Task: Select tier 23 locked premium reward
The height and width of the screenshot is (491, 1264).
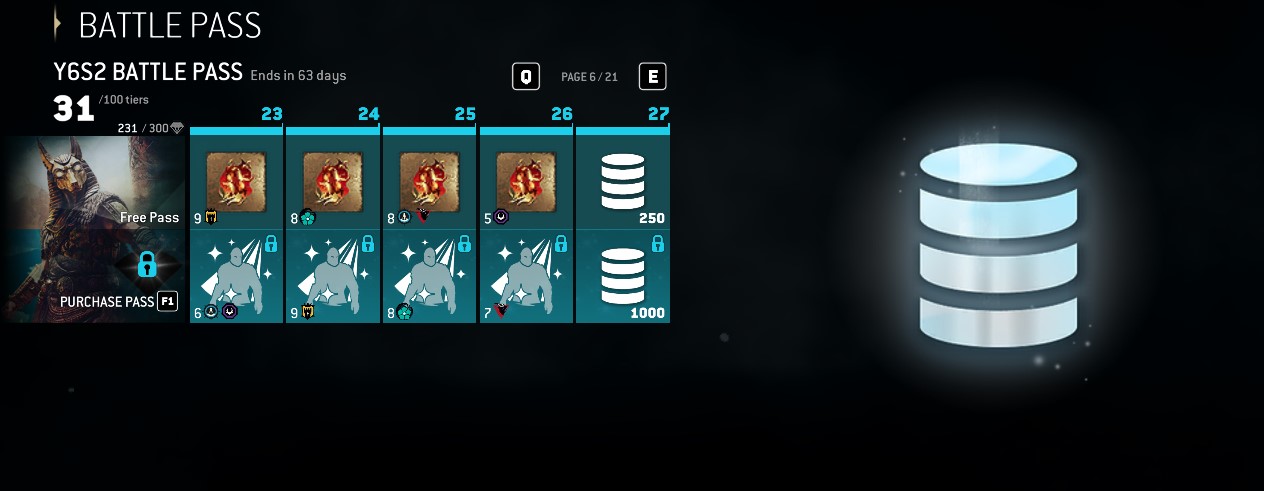Action: (x=237, y=277)
